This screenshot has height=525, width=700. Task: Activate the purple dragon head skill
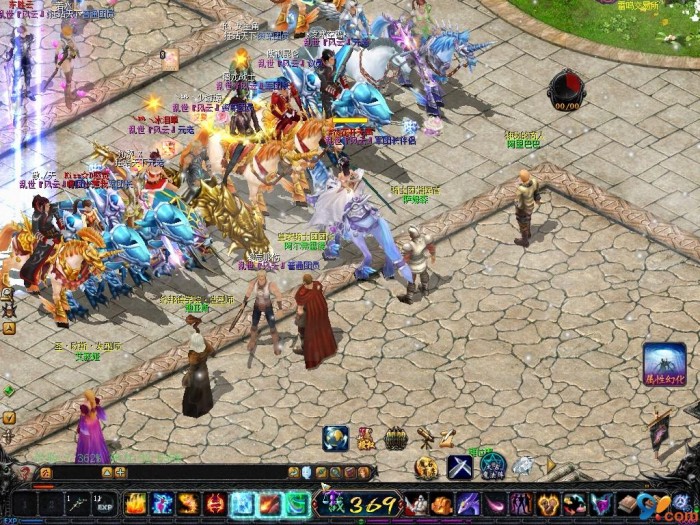[468, 504]
